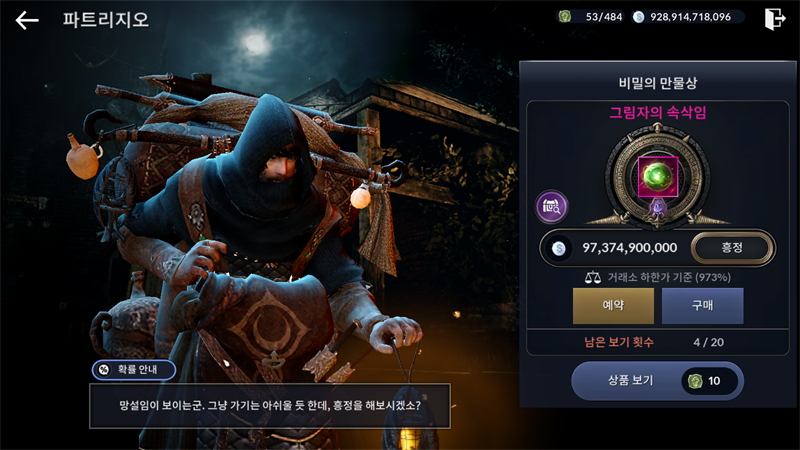Open the 확률 안내 probability info
This screenshot has height=450, width=800.
(x=133, y=369)
